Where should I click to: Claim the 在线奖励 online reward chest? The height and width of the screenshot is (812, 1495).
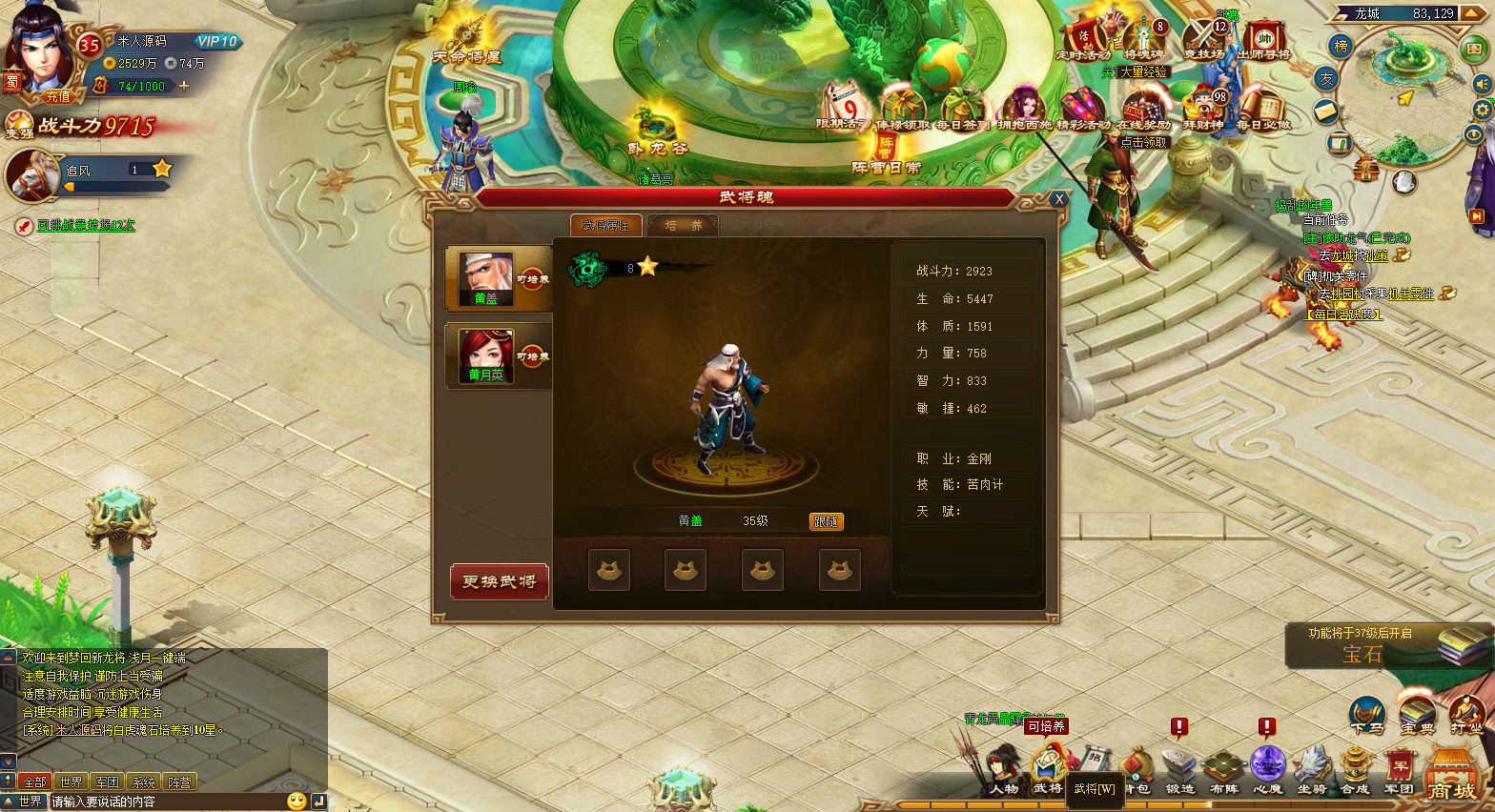point(1142,109)
